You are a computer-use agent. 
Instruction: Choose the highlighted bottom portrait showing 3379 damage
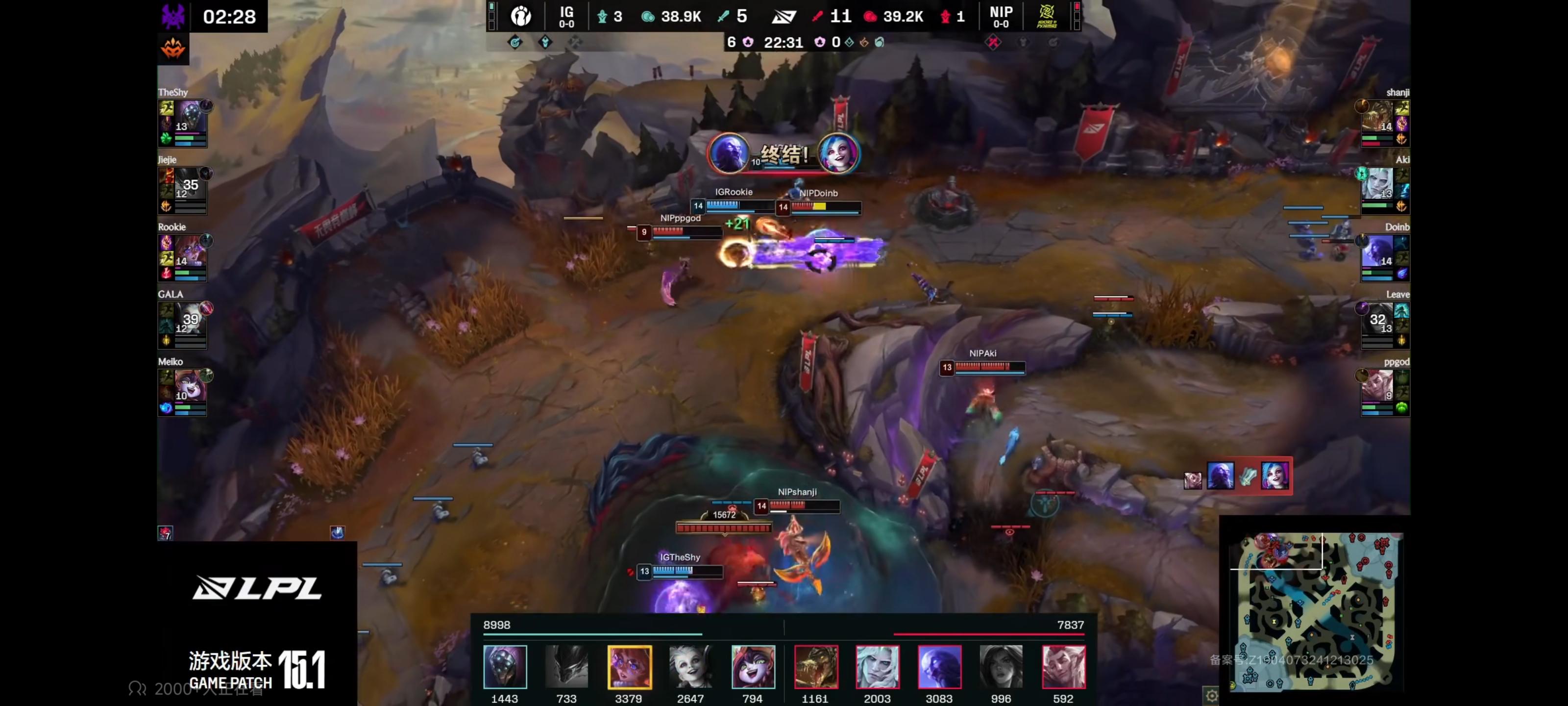click(629, 667)
